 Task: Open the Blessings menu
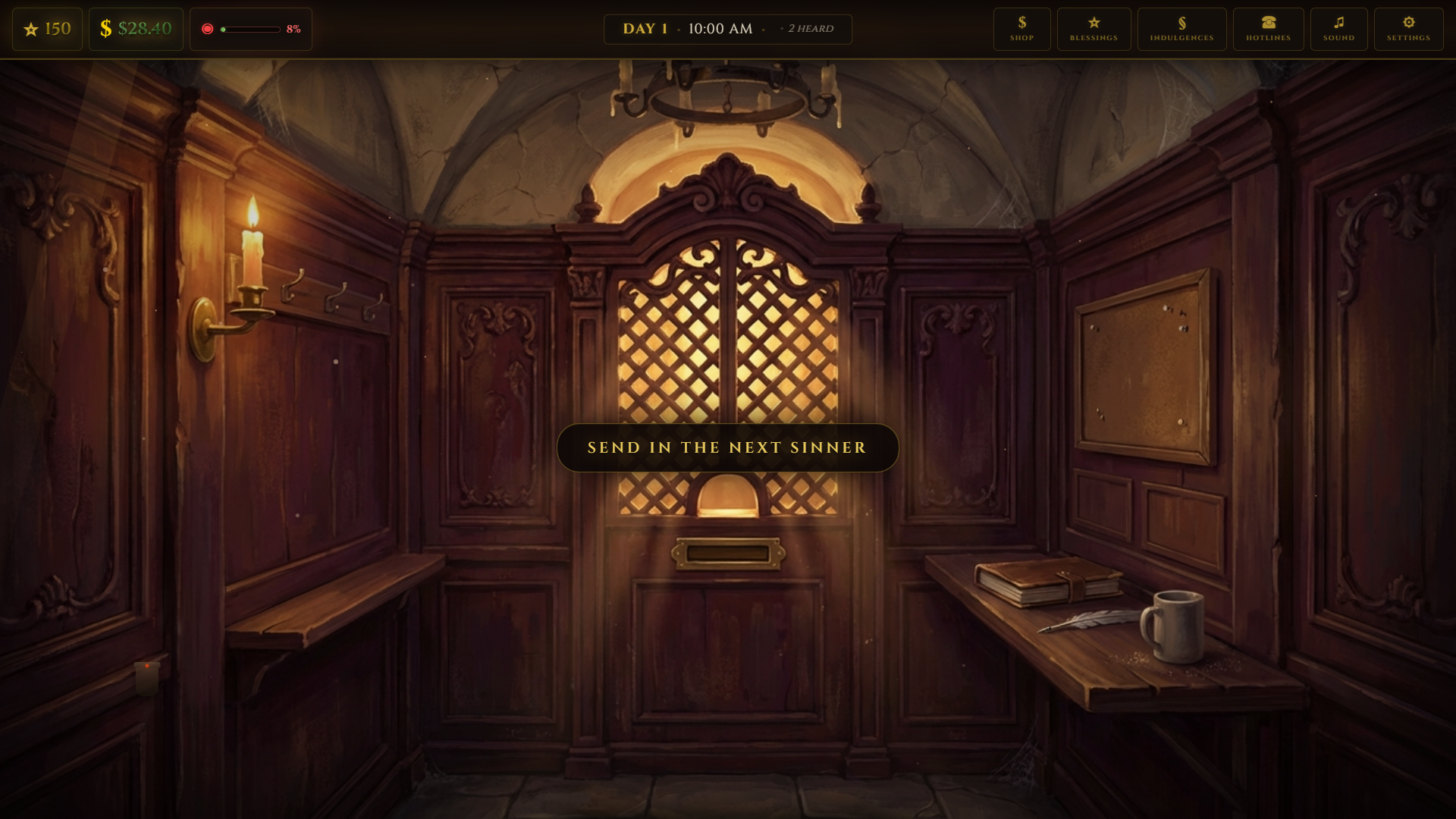coord(1094,29)
